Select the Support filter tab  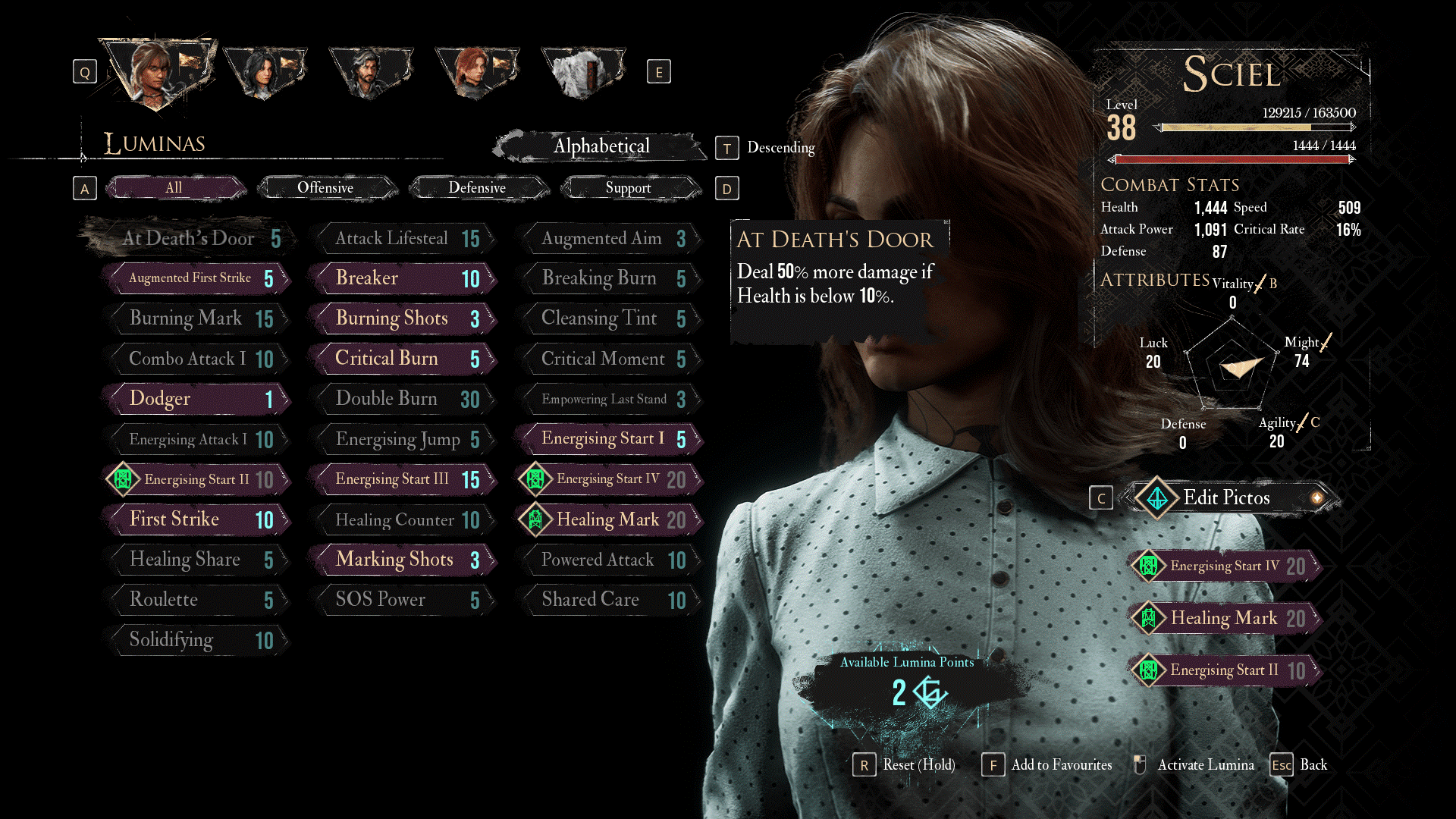[x=628, y=188]
